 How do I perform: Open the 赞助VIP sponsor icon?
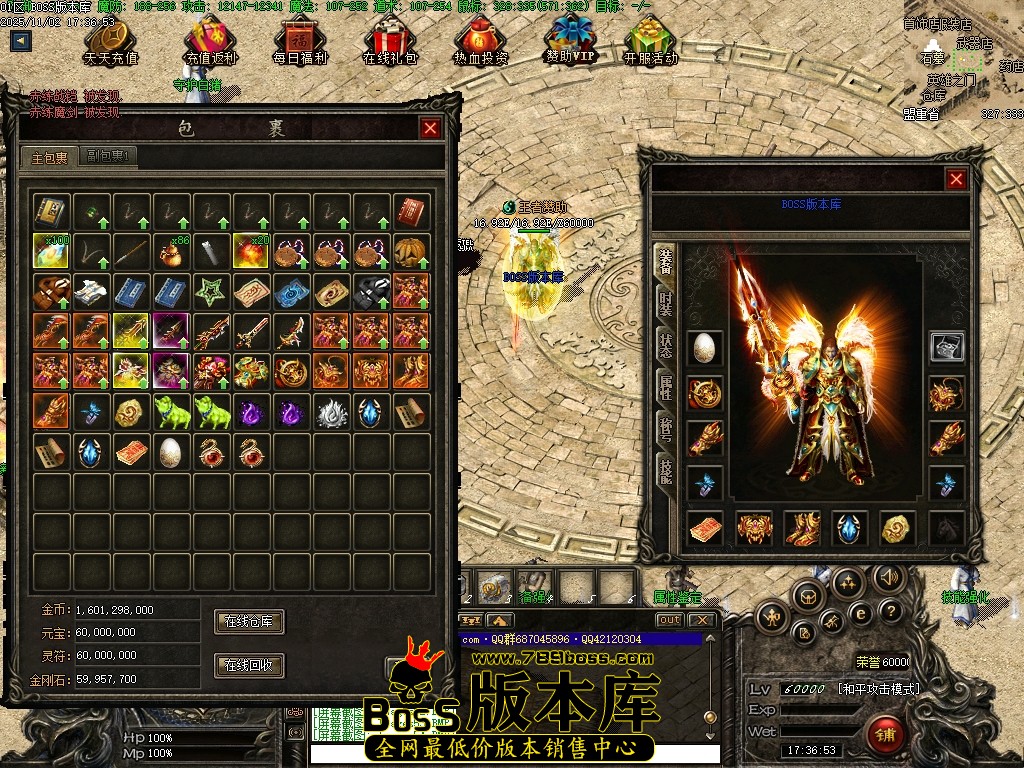pyautogui.click(x=570, y=40)
